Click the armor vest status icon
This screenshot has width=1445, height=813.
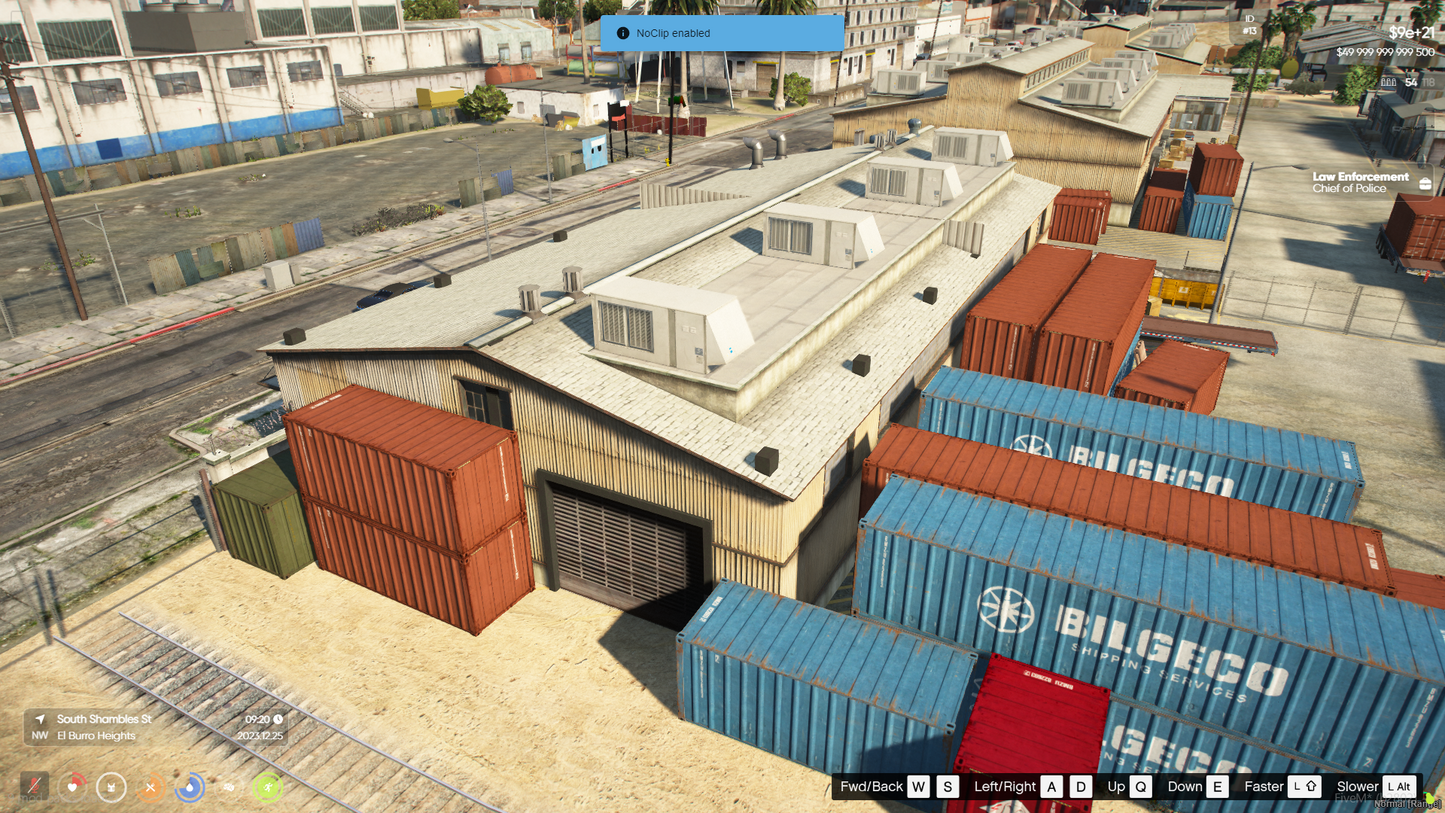click(x=111, y=787)
